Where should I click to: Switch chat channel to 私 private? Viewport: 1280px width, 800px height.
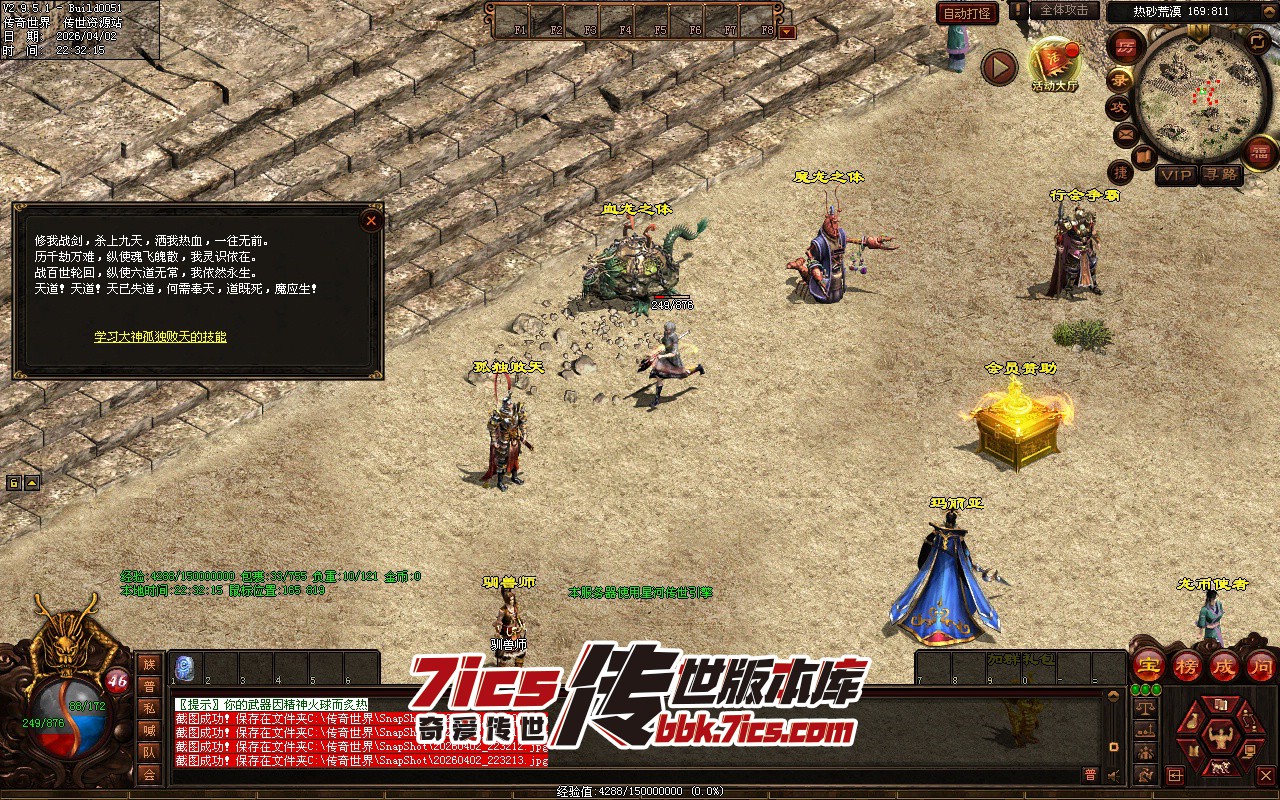(x=149, y=709)
